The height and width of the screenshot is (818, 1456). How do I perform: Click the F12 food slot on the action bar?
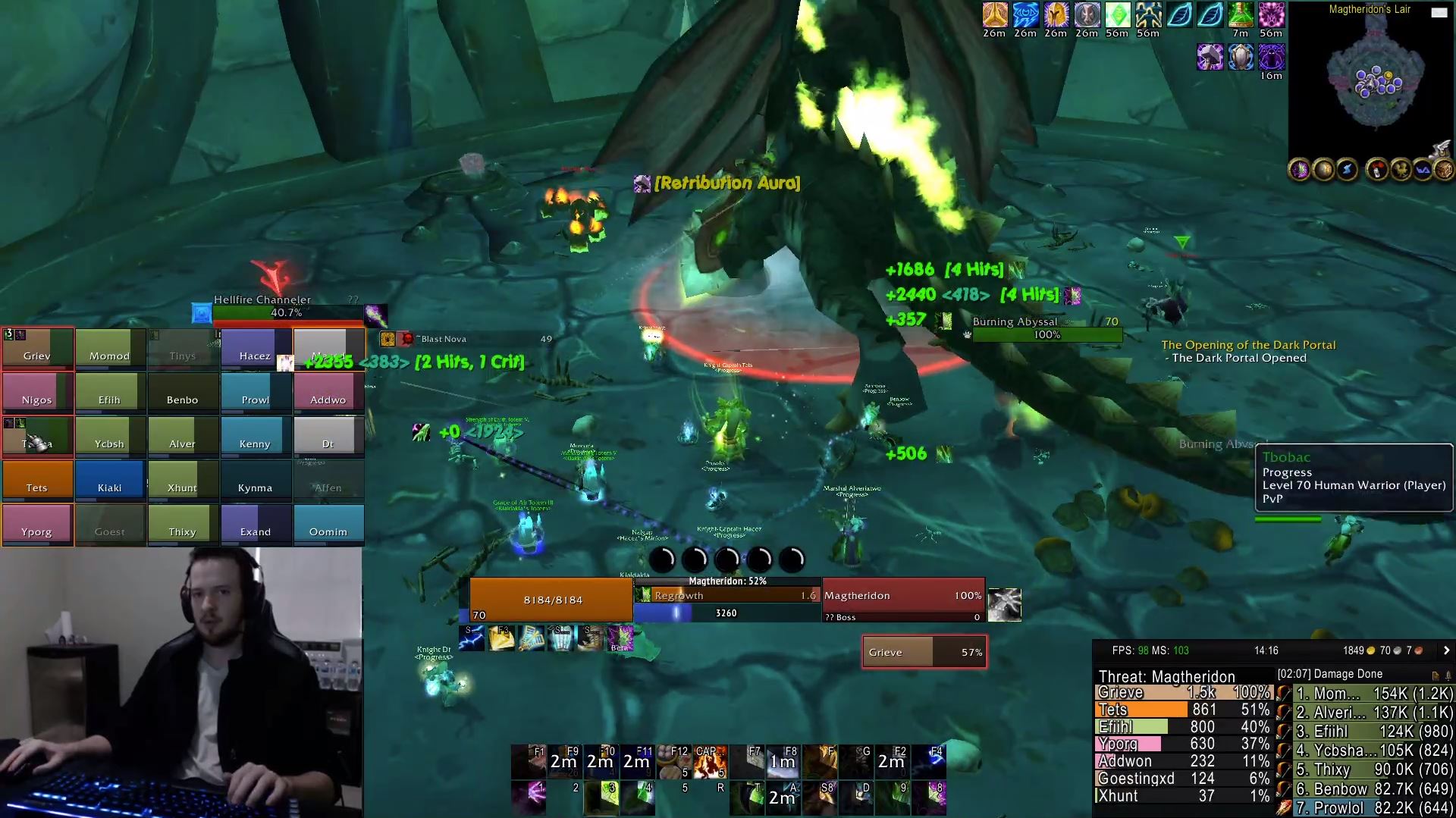point(674,761)
